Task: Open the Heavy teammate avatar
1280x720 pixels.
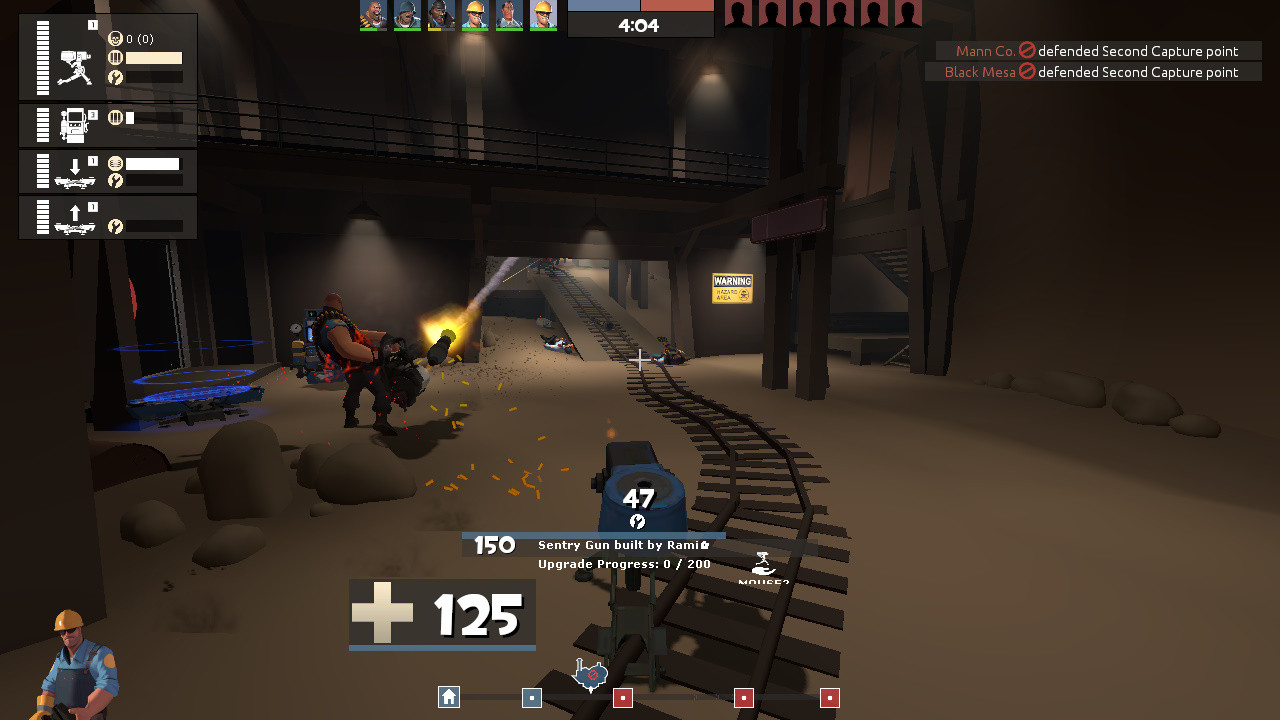Action: pyautogui.click(x=375, y=17)
